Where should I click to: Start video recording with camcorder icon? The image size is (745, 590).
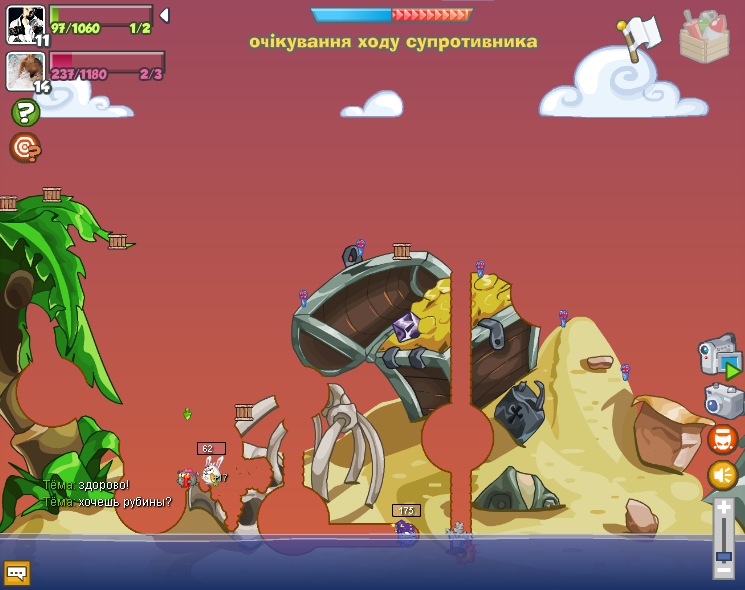point(720,356)
